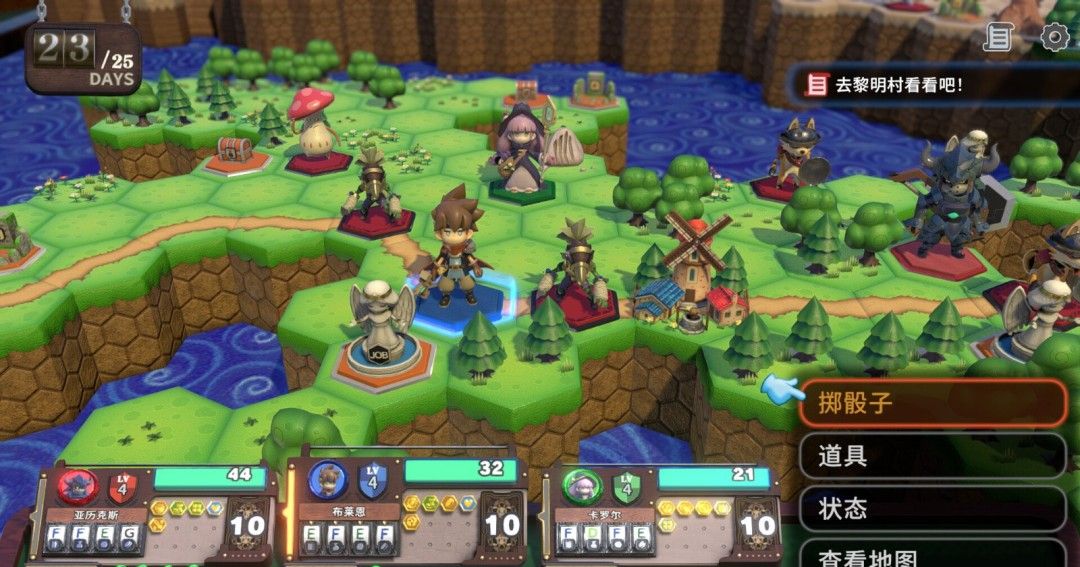Select the 掷骰子 (roll dice) menu option
The height and width of the screenshot is (567, 1080).
[932, 404]
